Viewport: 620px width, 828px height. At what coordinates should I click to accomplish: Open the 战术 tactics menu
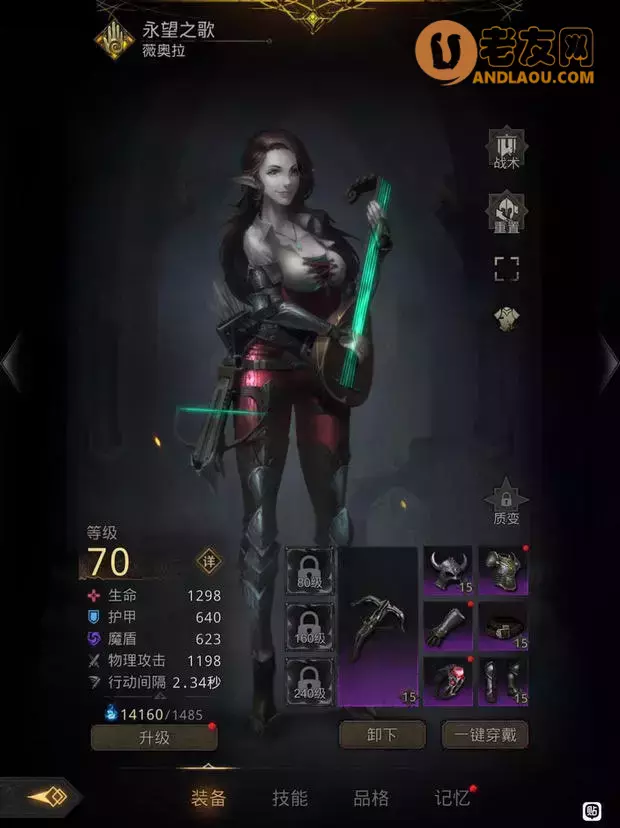[x=507, y=152]
